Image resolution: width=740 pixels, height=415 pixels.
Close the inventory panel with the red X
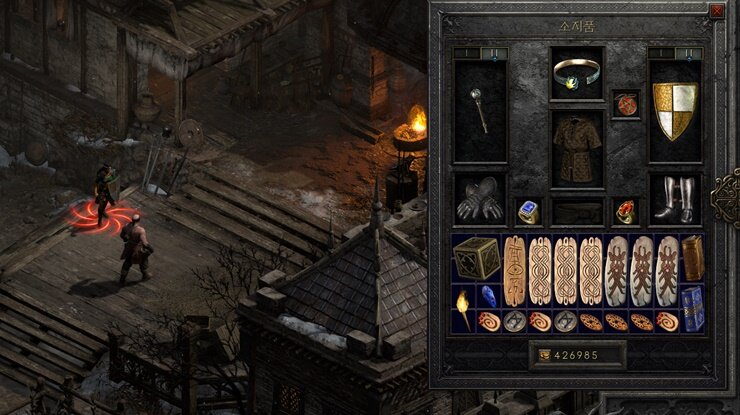click(x=716, y=11)
